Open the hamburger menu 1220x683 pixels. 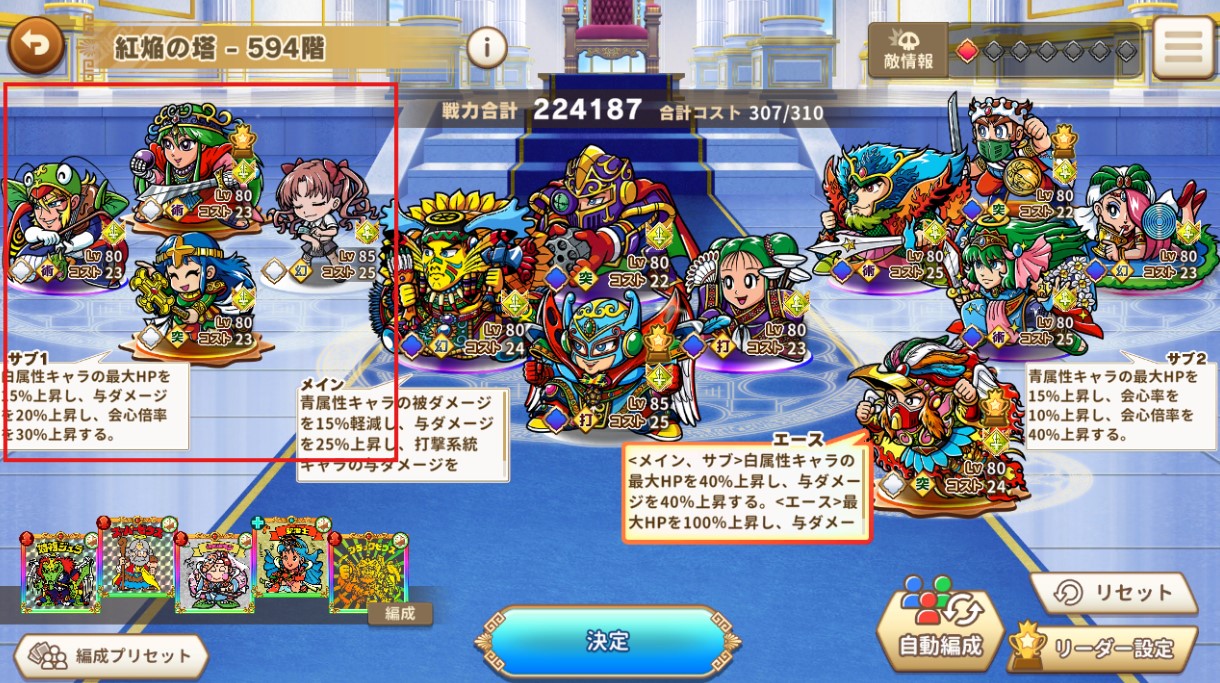tap(1183, 48)
